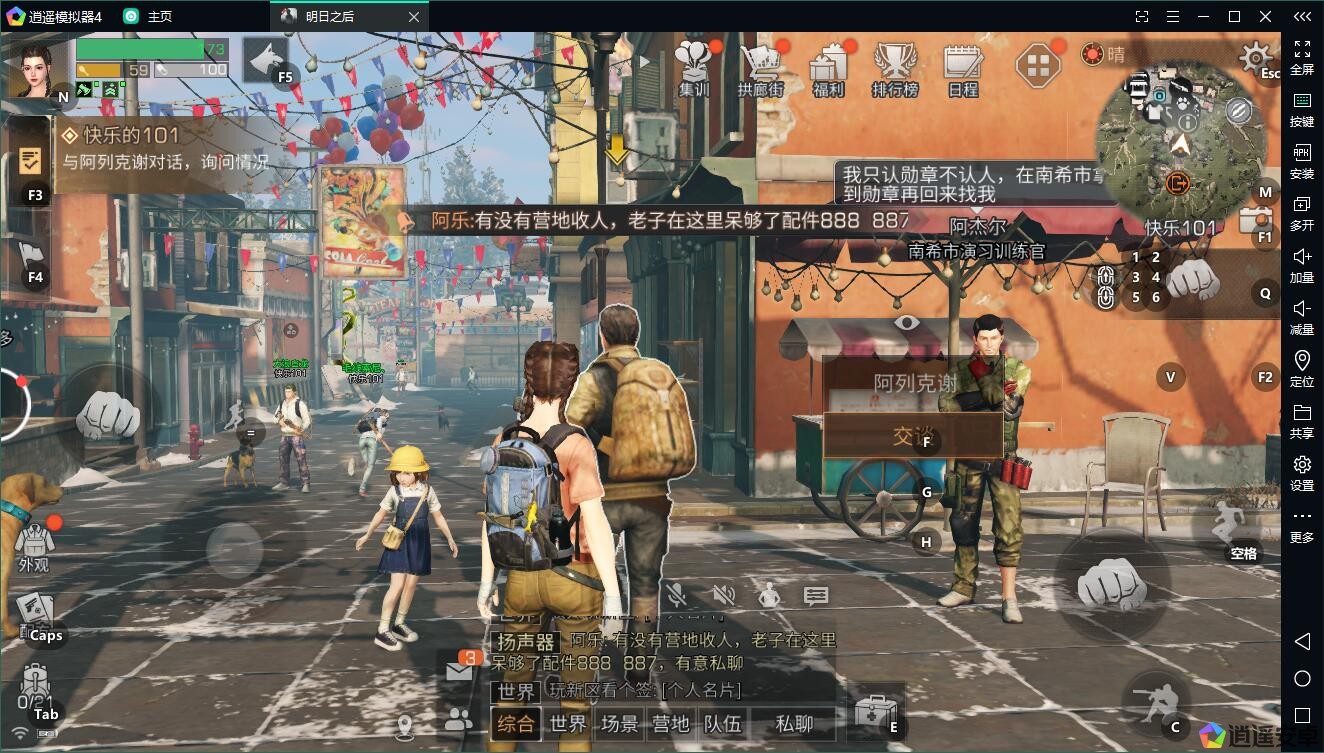The height and width of the screenshot is (753, 1324).
Task: Select the 综合 chat tab
Action: [516, 723]
